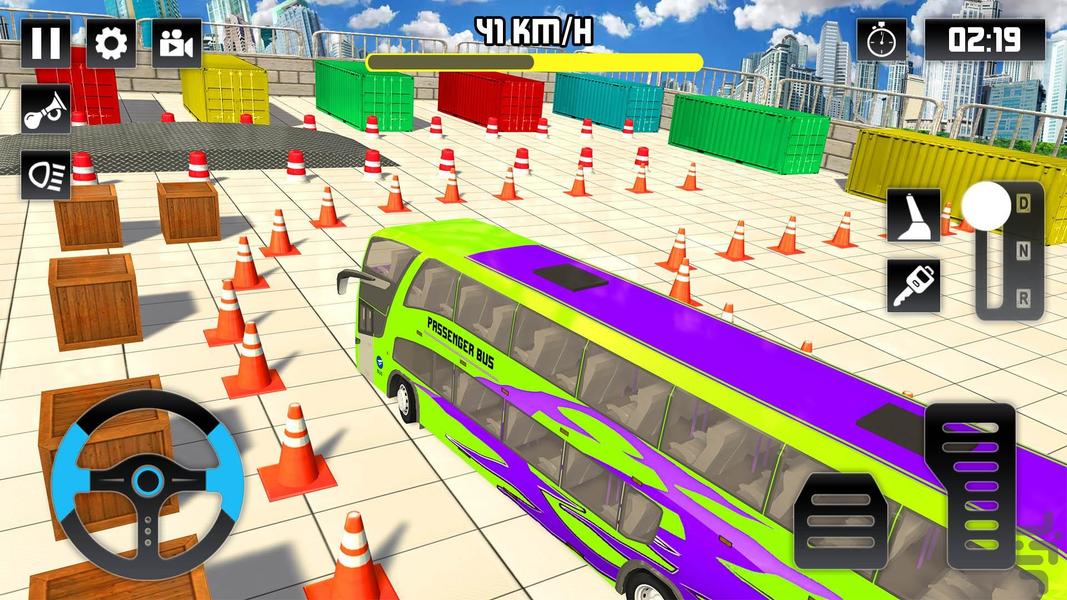The image size is (1067, 600).
Task: Activate the windshield wiper button
Action: click(x=913, y=215)
